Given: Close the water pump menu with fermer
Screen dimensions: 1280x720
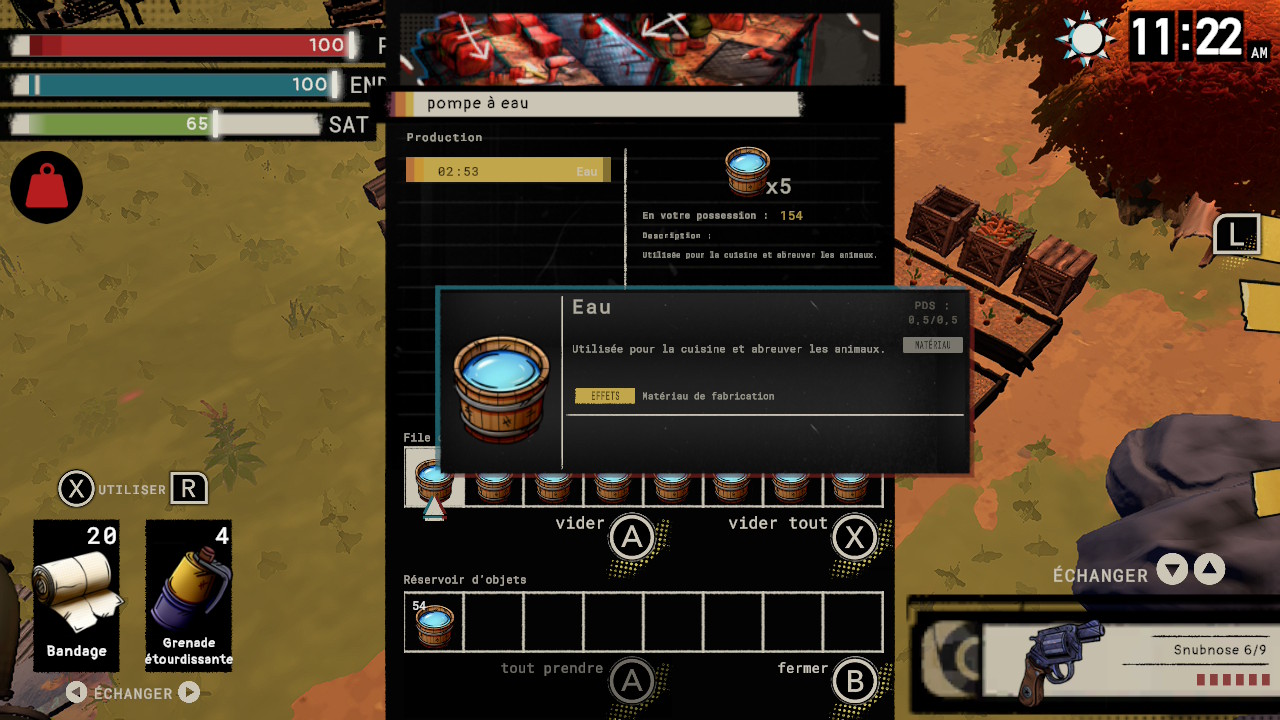Looking at the screenshot, I should pos(855,681).
